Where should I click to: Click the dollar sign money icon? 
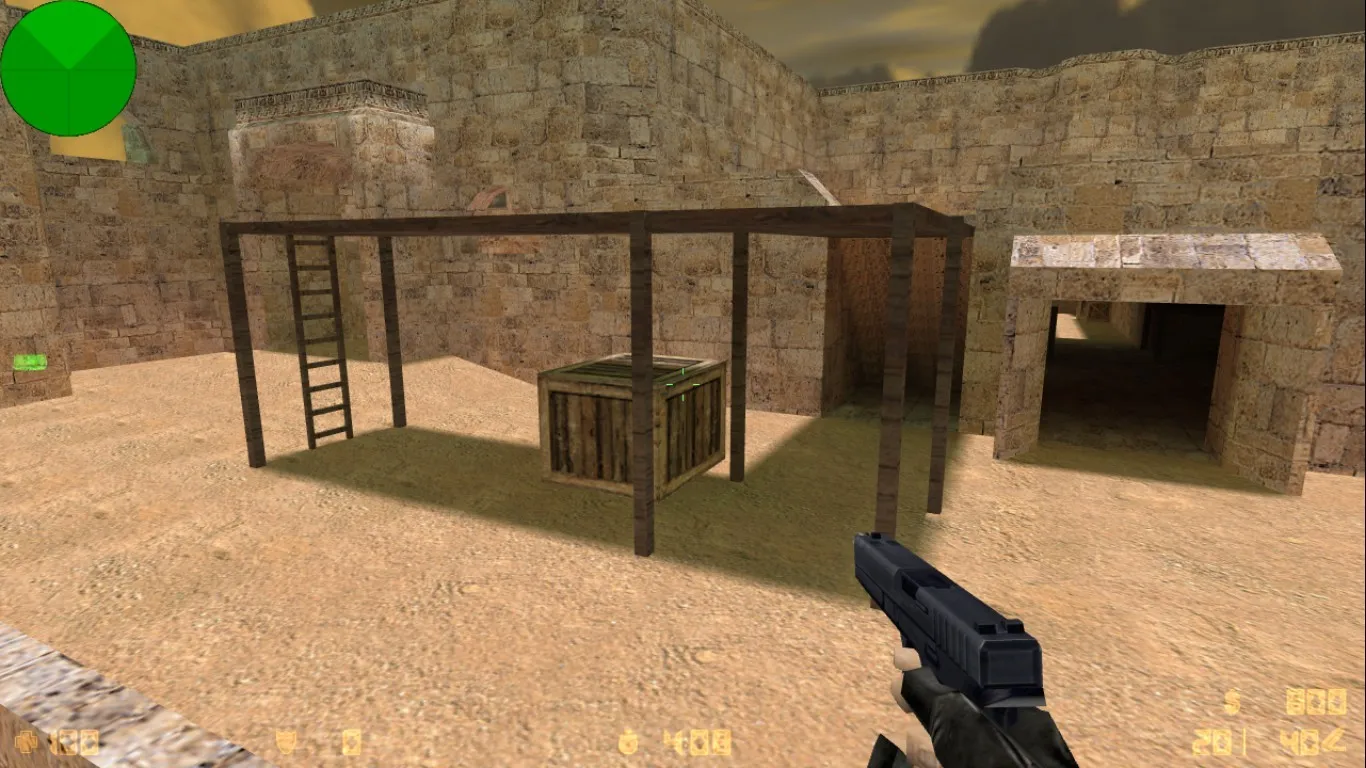pyautogui.click(x=1231, y=700)
